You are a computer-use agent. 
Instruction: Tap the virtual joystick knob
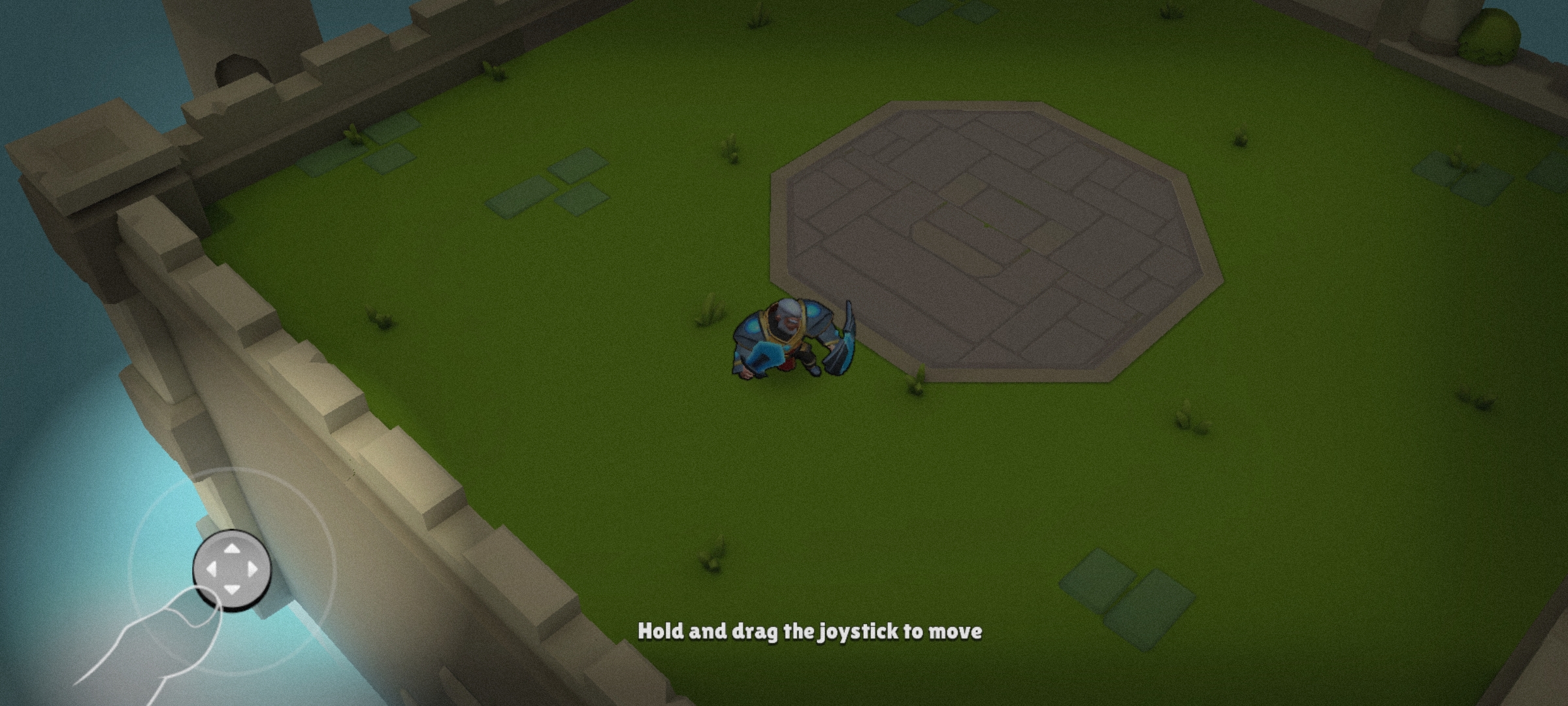point(232,569)
